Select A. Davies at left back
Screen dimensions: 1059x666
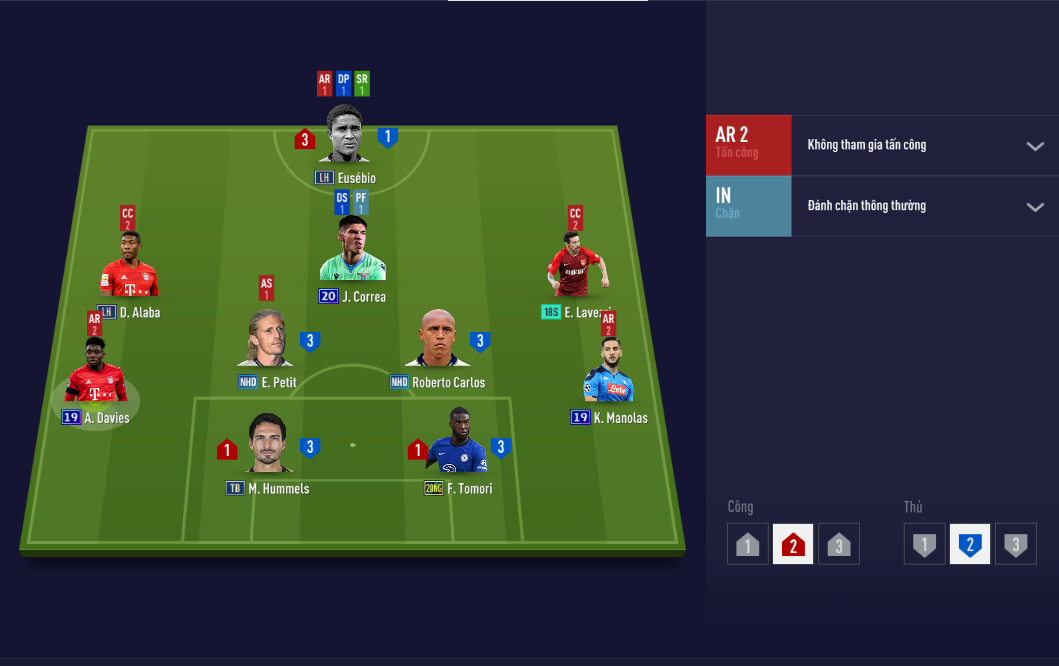click(96, 372)
